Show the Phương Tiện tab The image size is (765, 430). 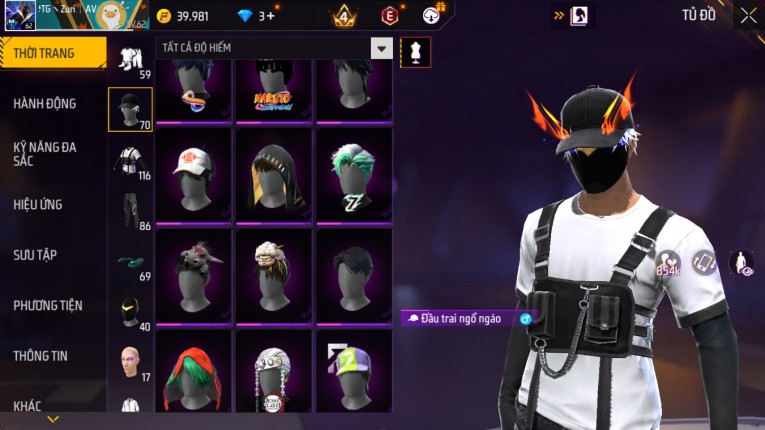(48, 305)
